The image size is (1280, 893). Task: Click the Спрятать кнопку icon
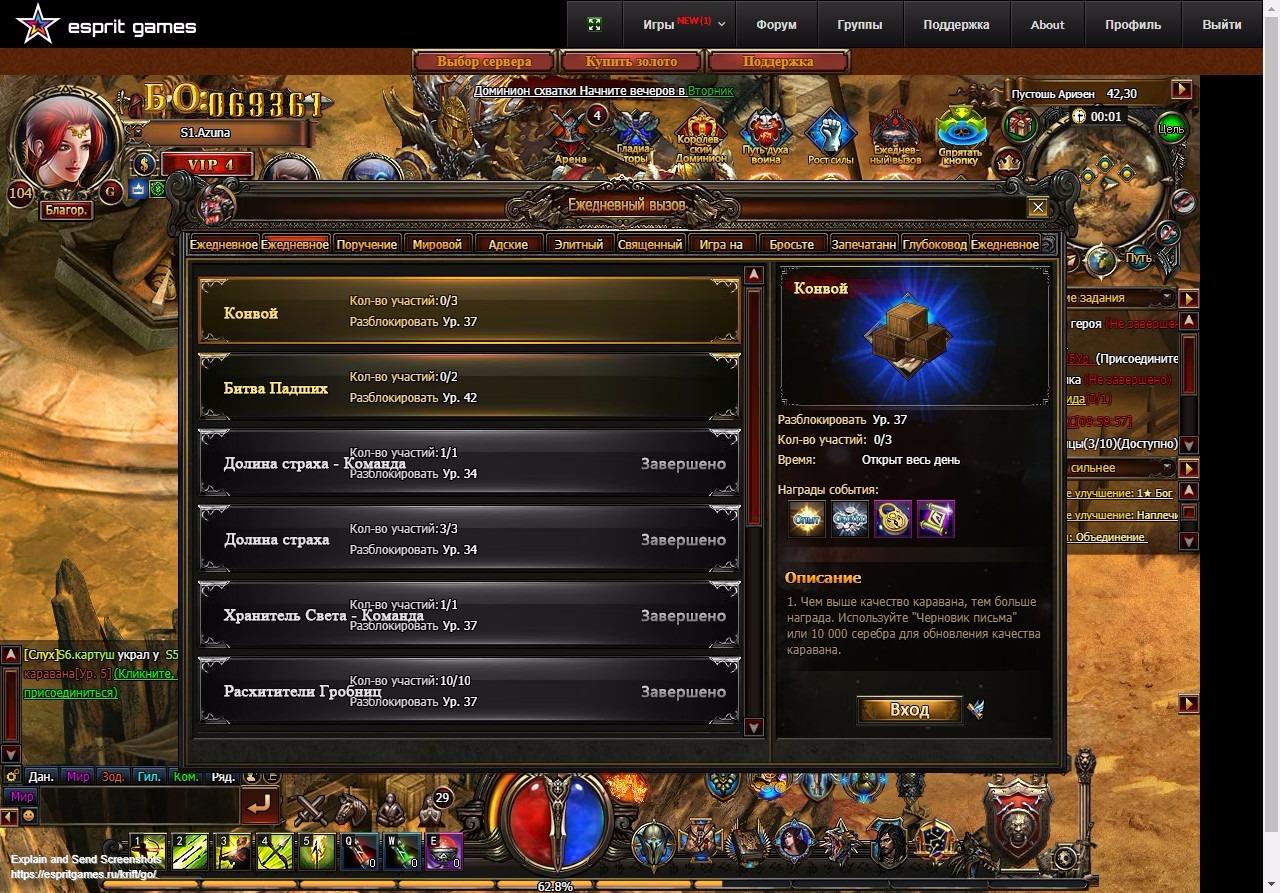(x=960, y=137)
